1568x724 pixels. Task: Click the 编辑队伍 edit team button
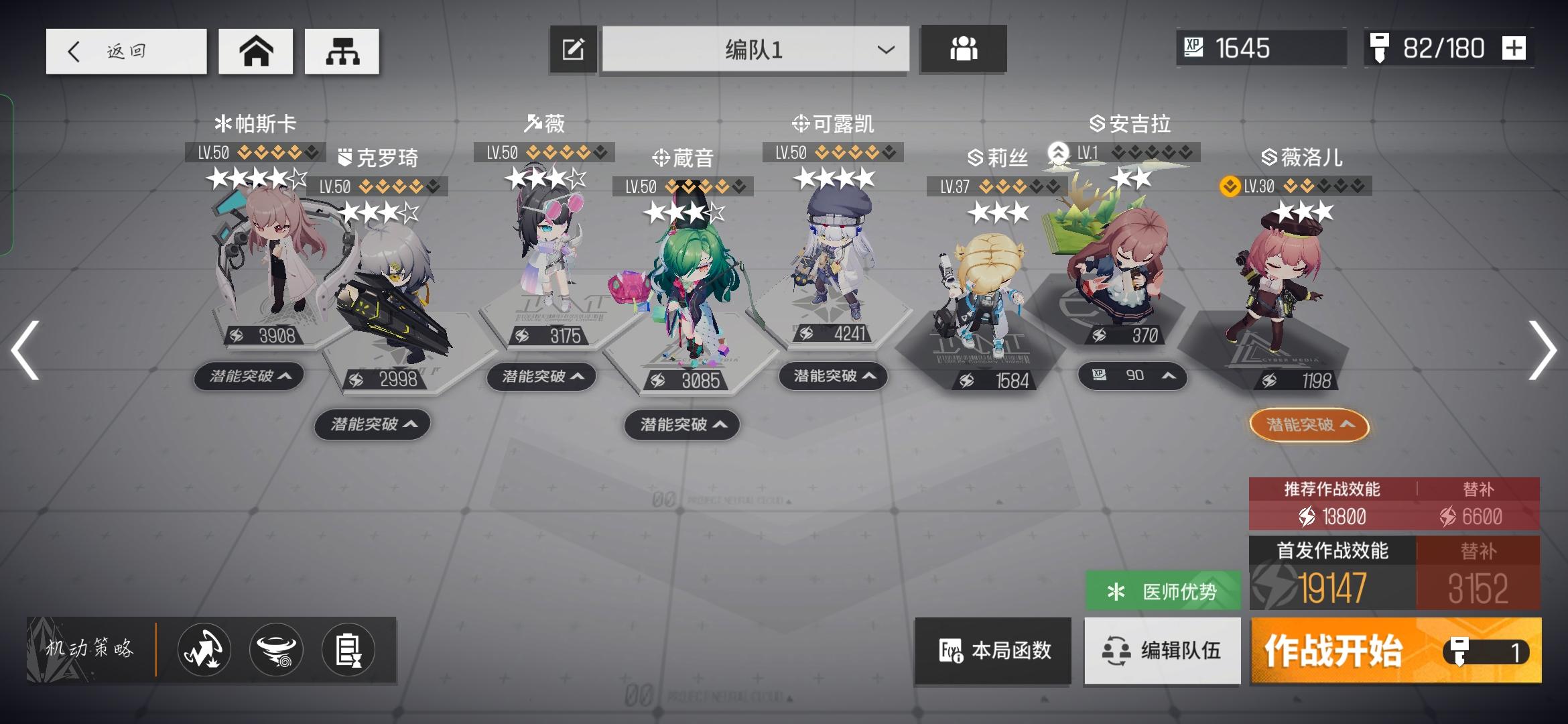(1163, 651)
